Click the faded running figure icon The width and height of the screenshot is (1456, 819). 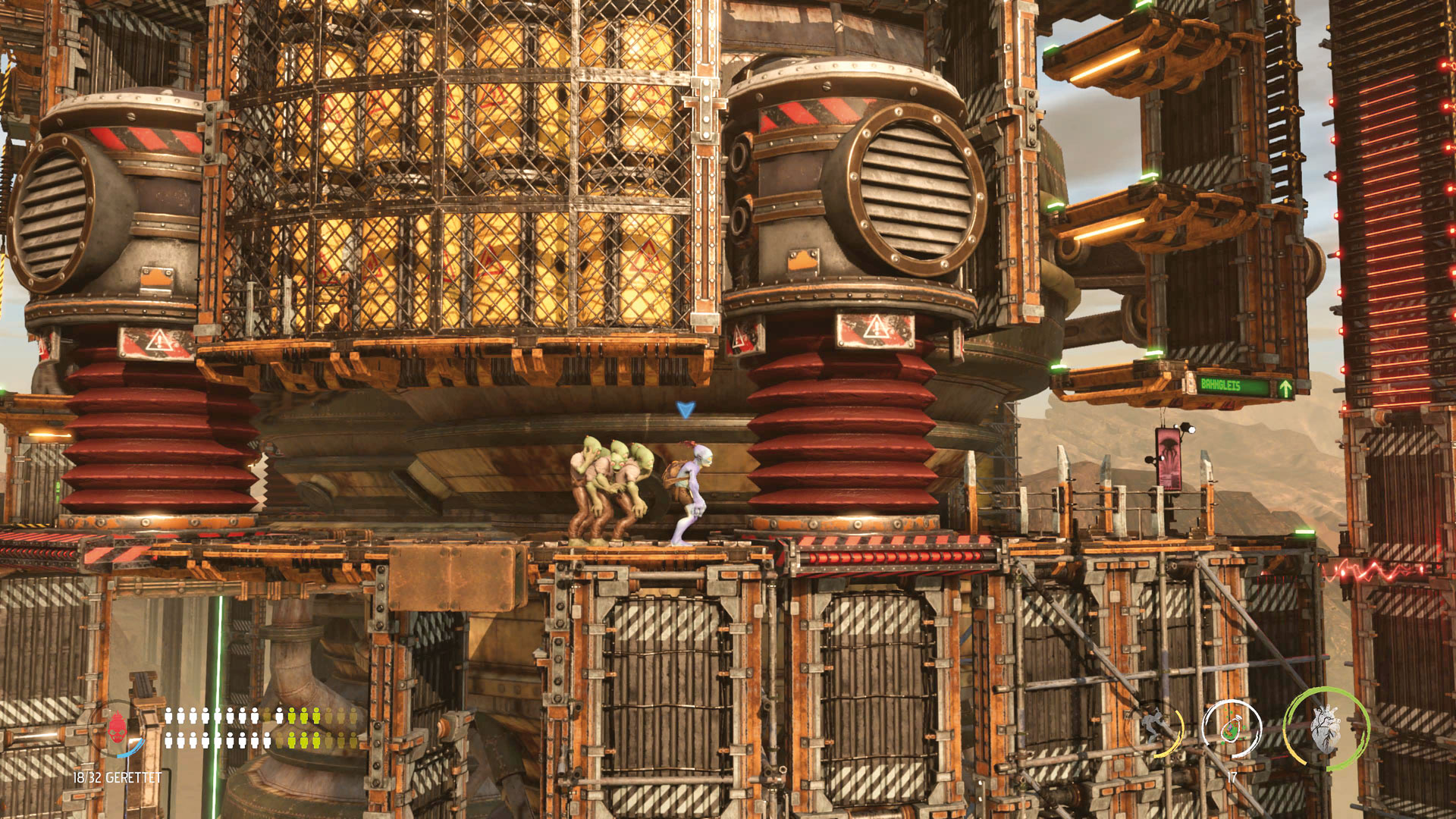(x=1155, y=728)
